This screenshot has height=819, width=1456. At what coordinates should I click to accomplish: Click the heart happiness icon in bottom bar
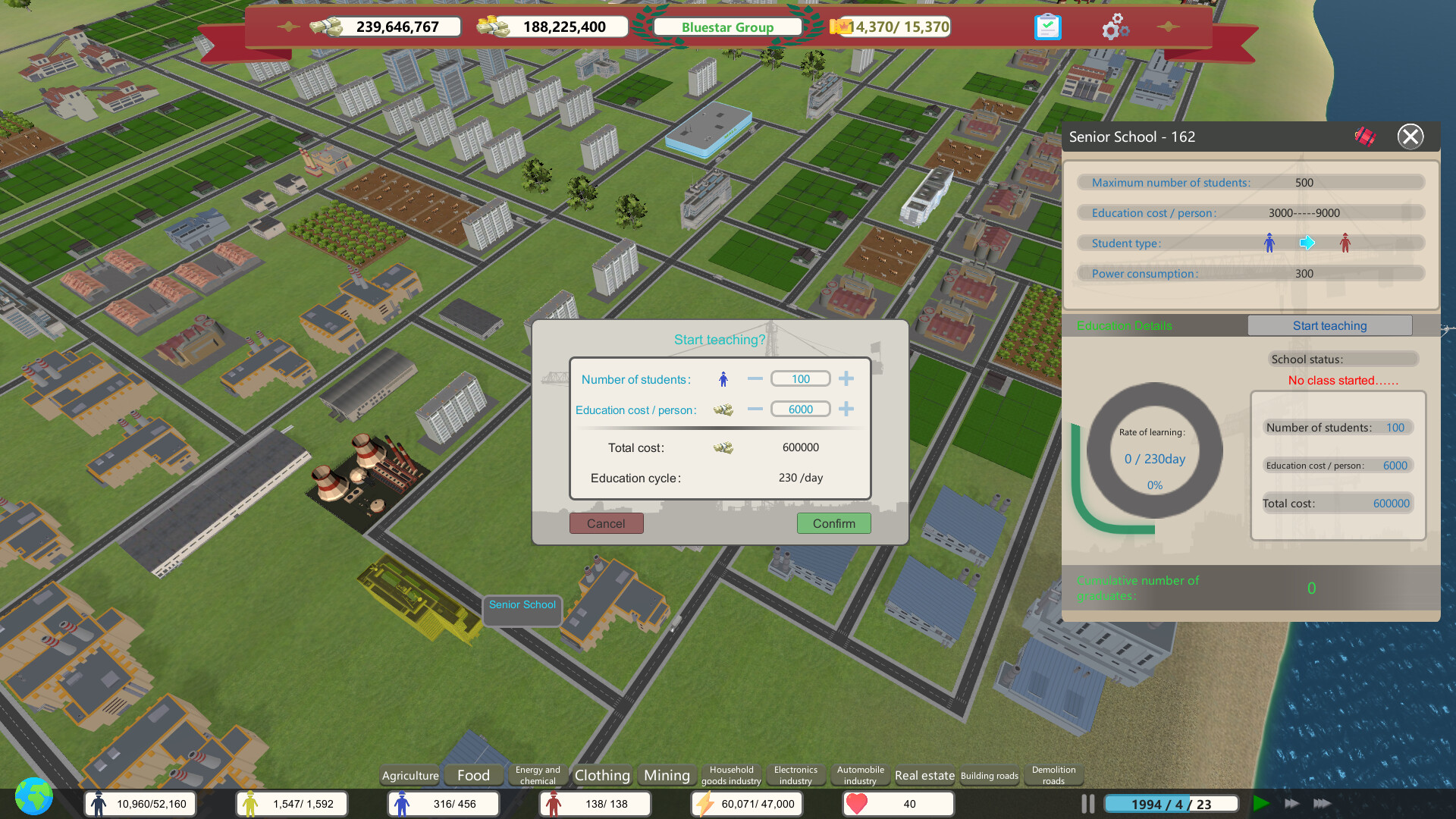click(858, 803)
